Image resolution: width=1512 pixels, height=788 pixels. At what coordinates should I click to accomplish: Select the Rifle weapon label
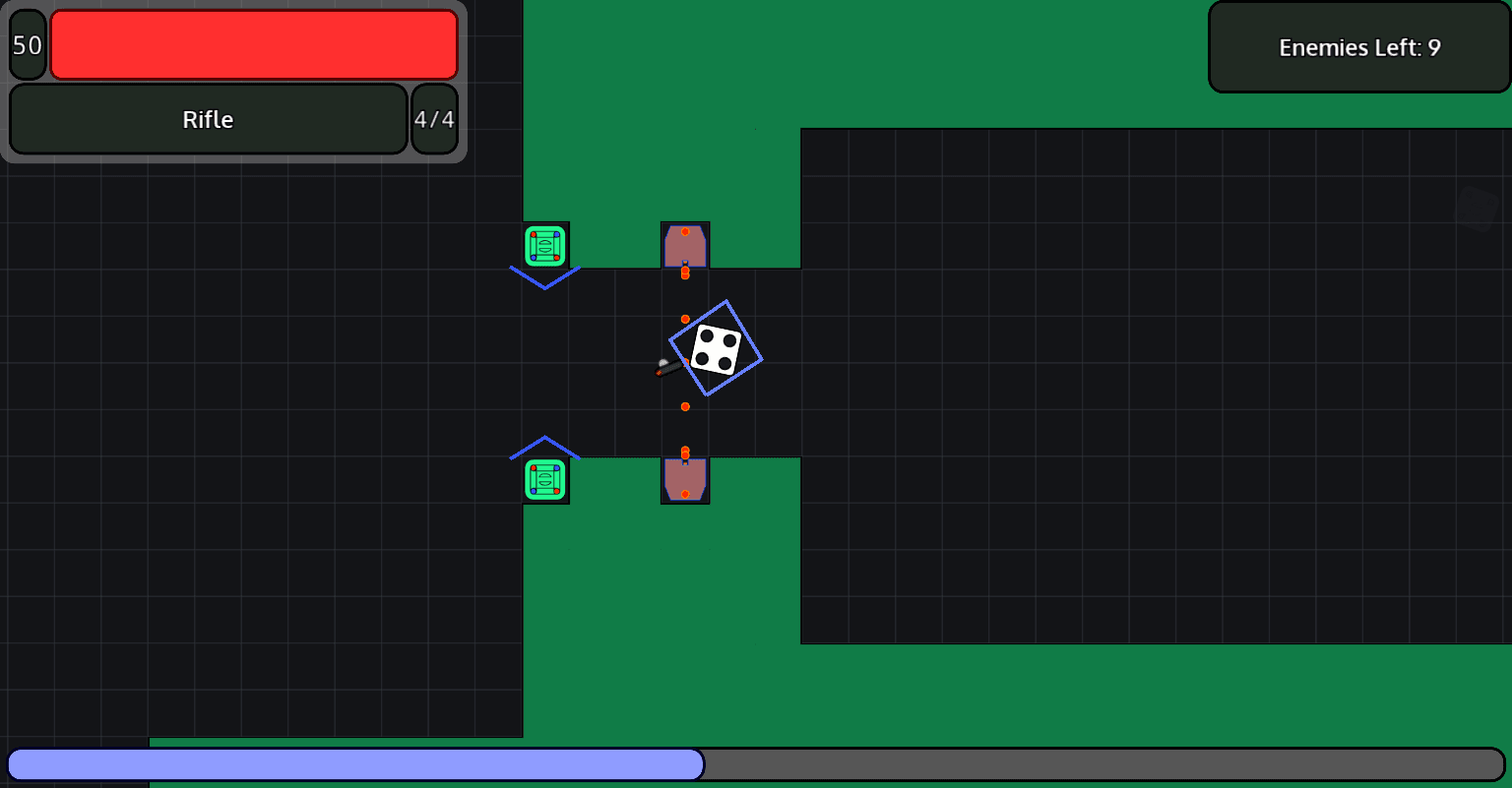tap(208, 119)
